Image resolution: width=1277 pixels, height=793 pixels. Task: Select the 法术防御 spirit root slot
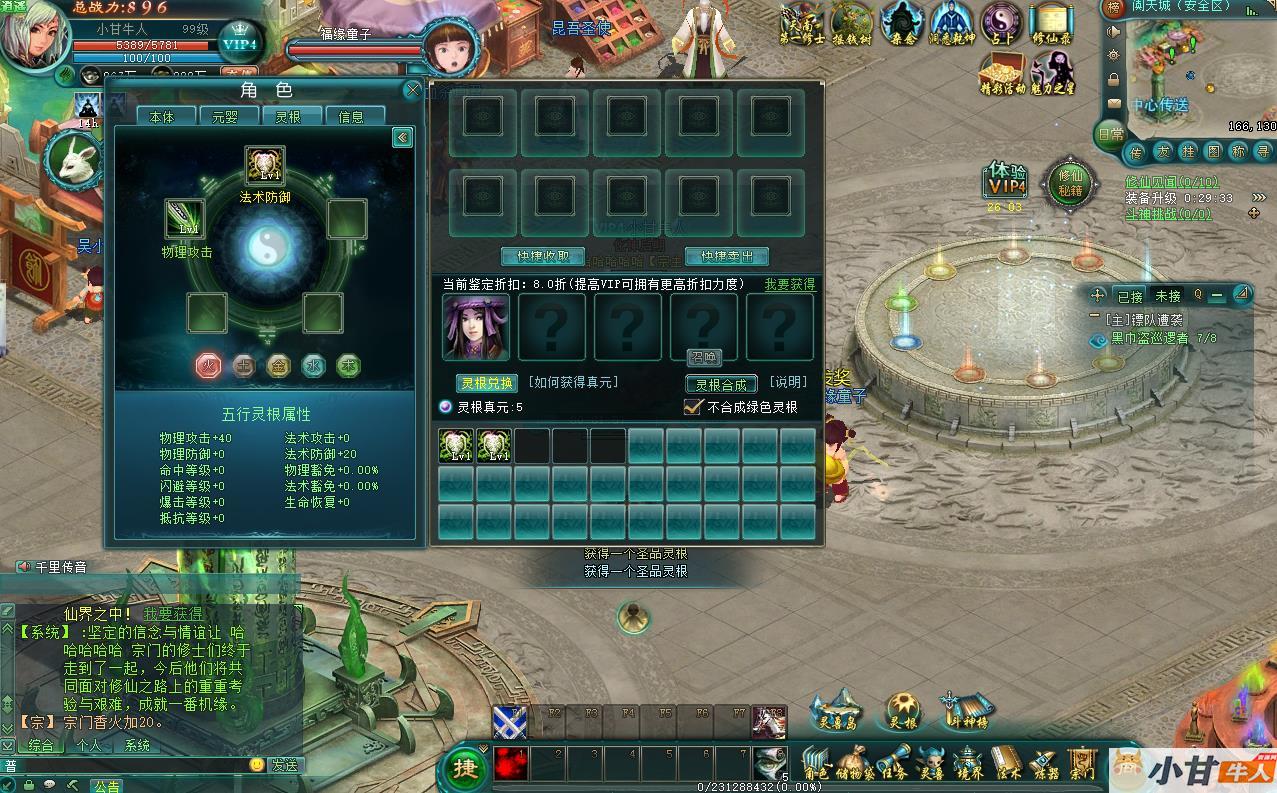pyautogui.click(x=265, y=166)
